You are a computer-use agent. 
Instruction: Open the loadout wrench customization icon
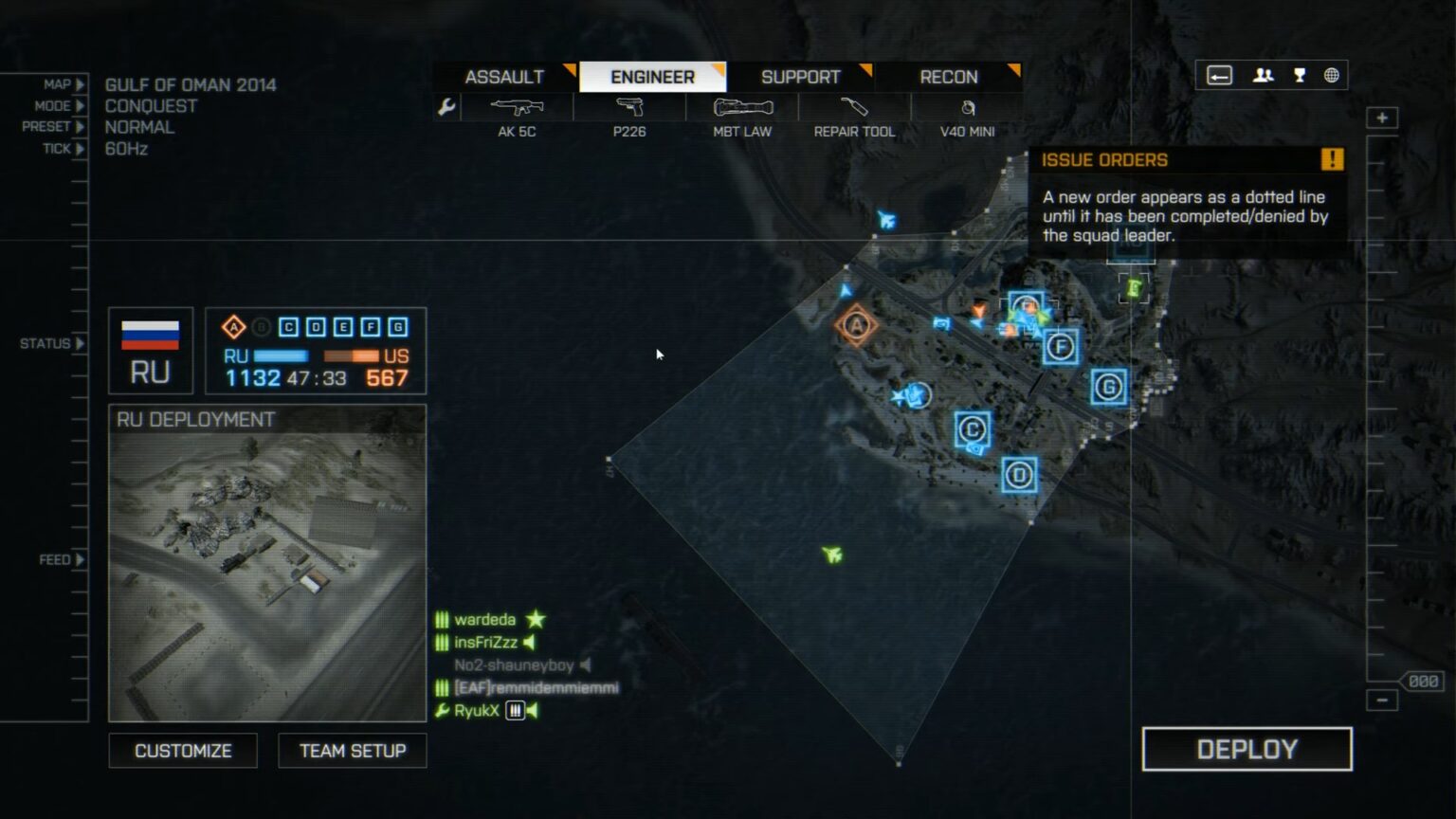446,107
